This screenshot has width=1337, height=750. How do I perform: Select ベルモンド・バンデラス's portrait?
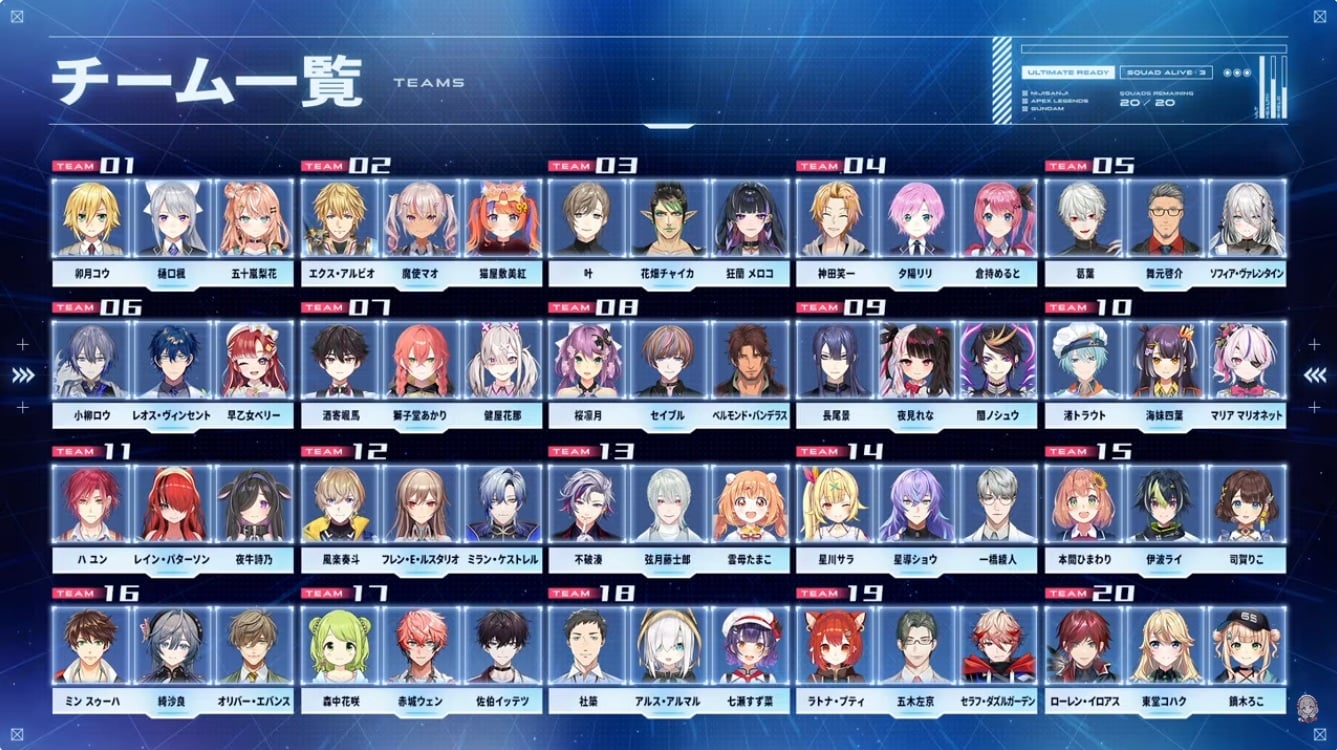click(751, 360)
